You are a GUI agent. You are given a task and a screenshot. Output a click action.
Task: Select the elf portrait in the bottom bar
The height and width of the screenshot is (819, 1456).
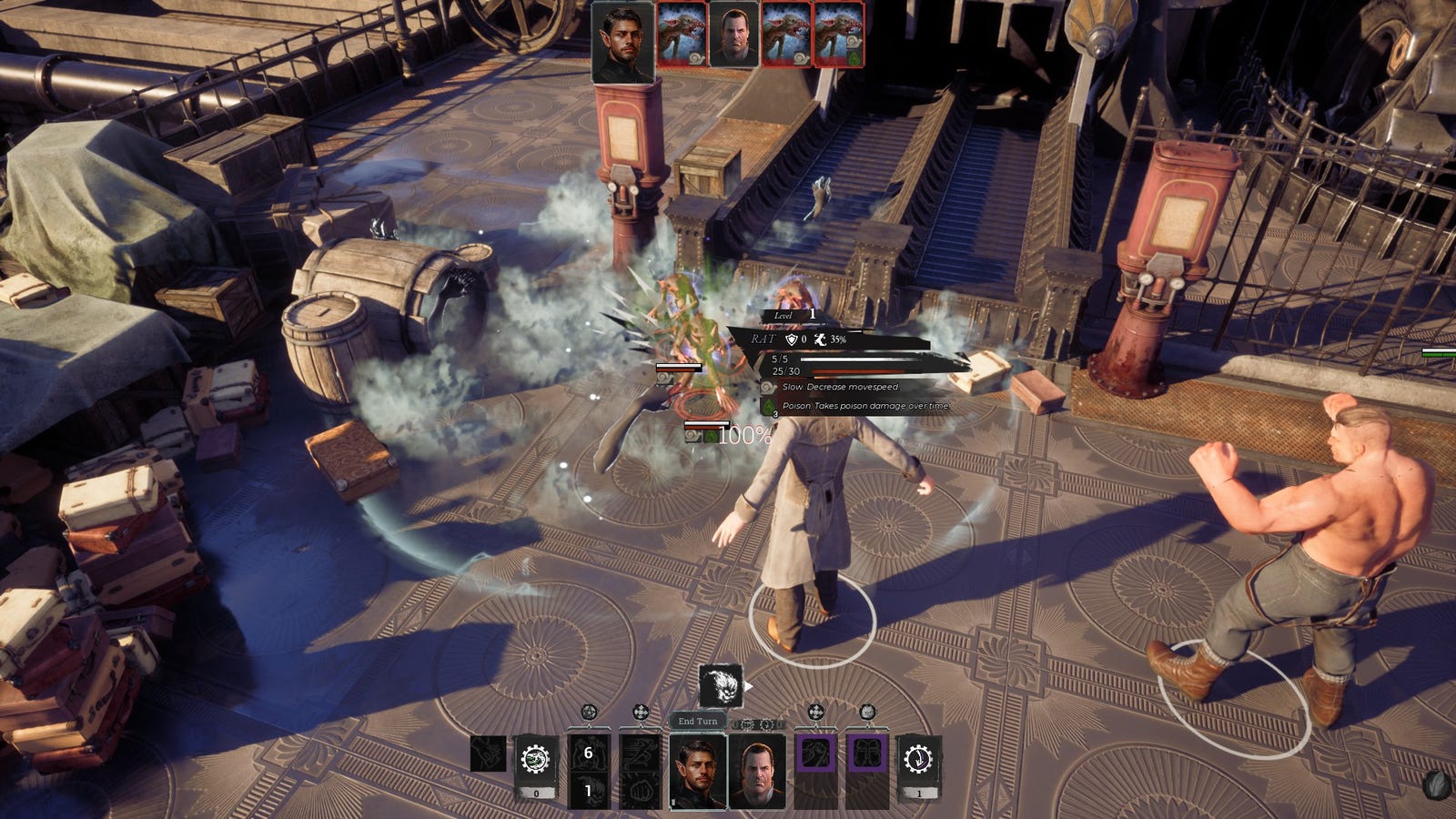[x=698, y=771]
